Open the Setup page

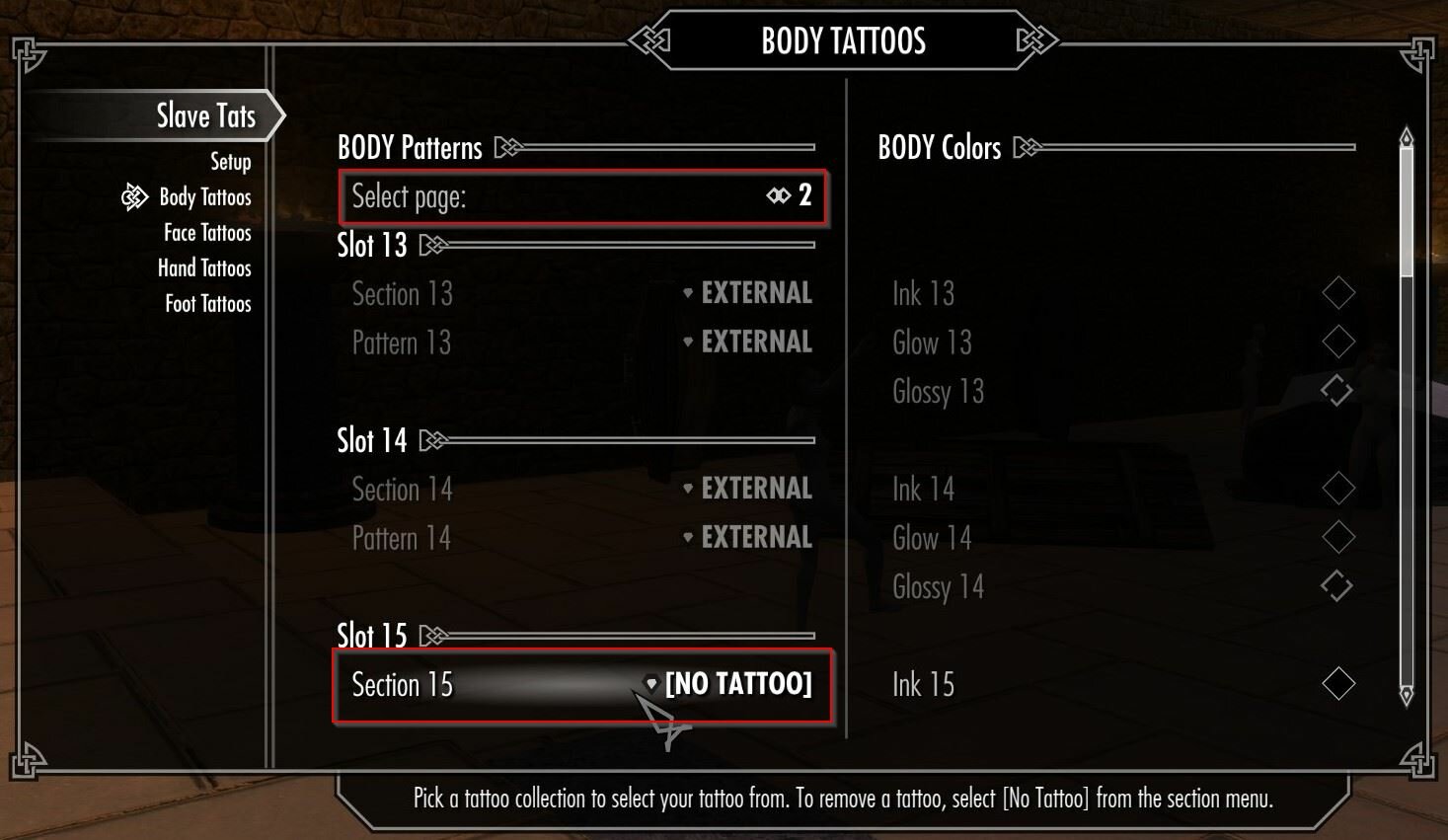(x=230, y=162)
